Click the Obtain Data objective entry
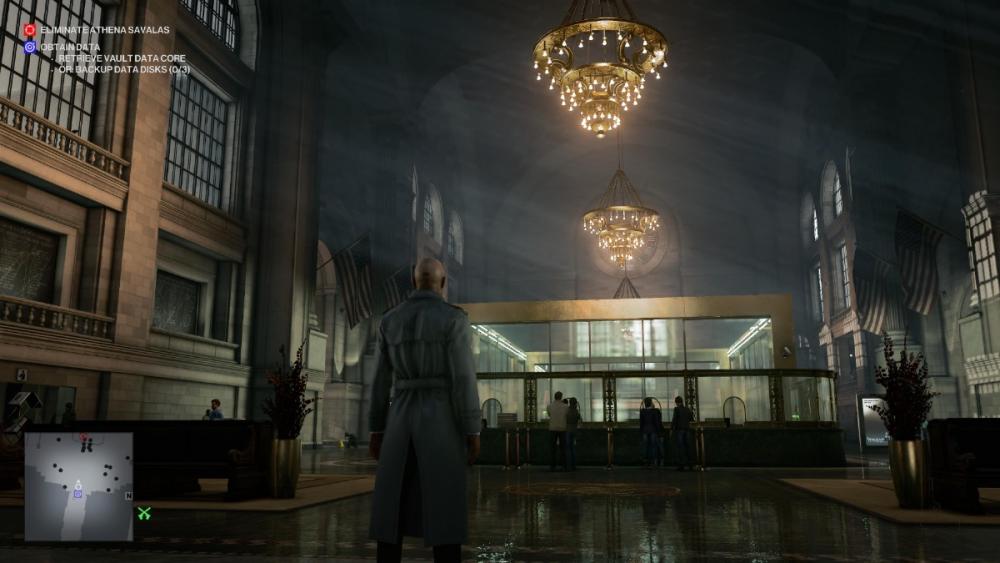 pyautogui.click(x=69, y=46)
